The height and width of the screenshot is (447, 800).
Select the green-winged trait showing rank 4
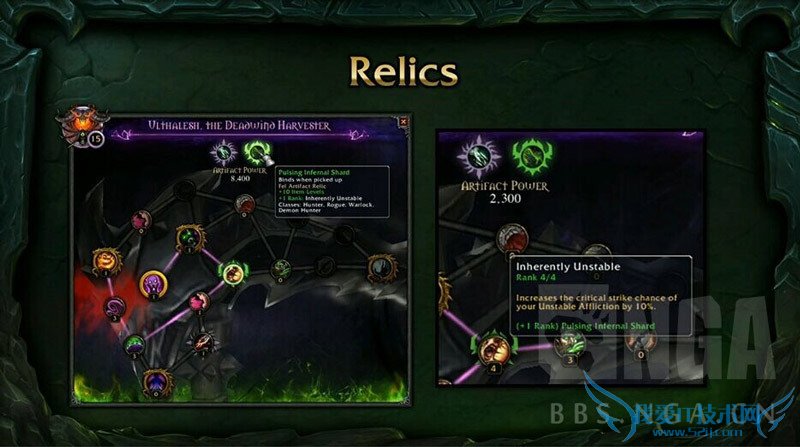tap(492, 347)
